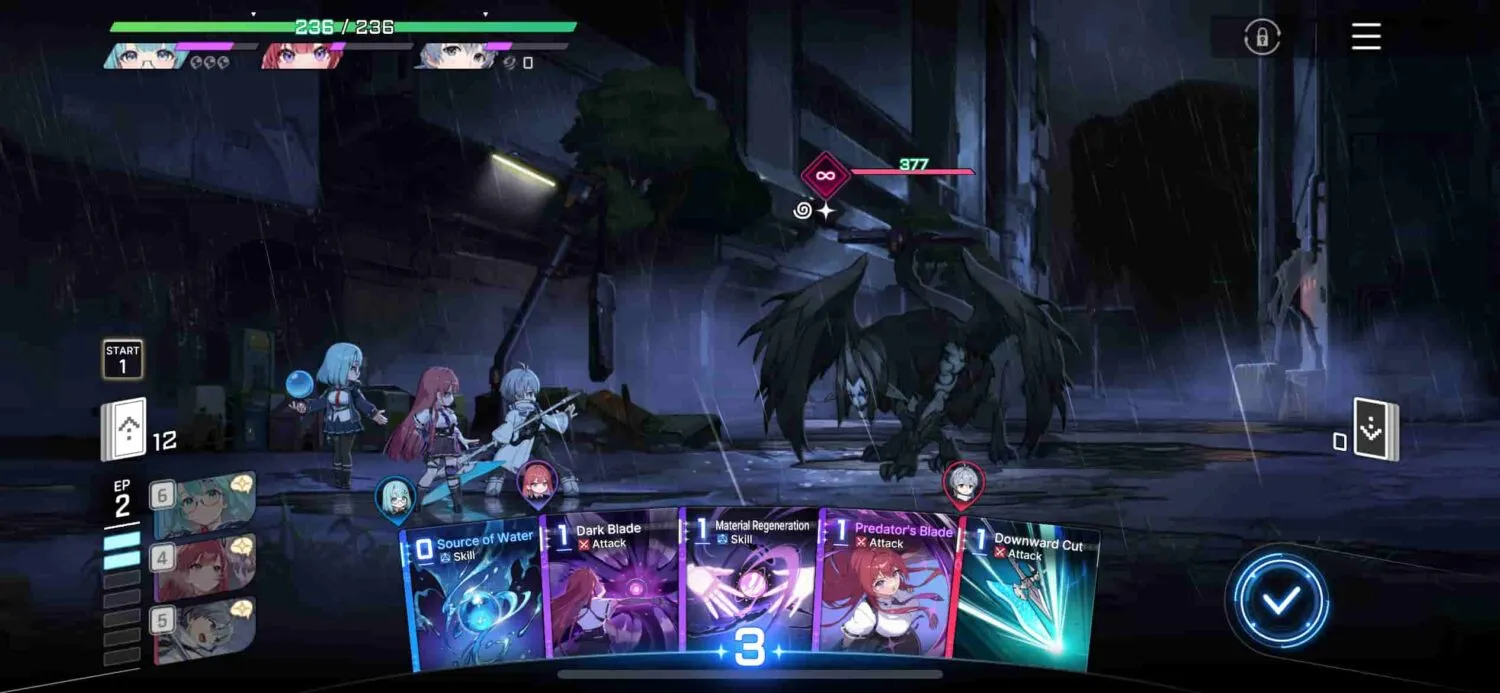Select the silver-haired character portrait numbered 5
Screen dimensions: 1500x693
pos(203,630)
